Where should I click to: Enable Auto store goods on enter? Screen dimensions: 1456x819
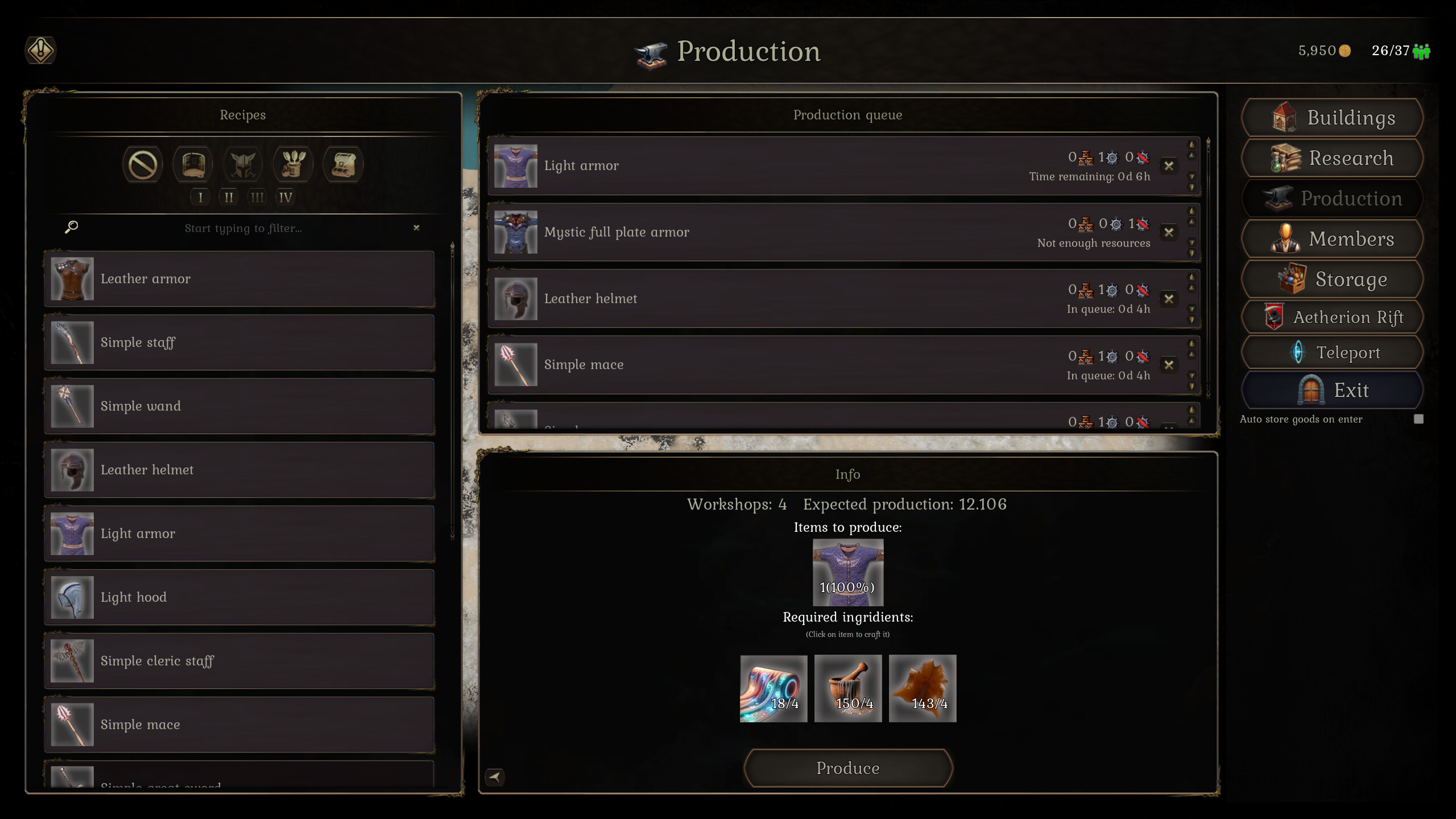point(1418,419)
